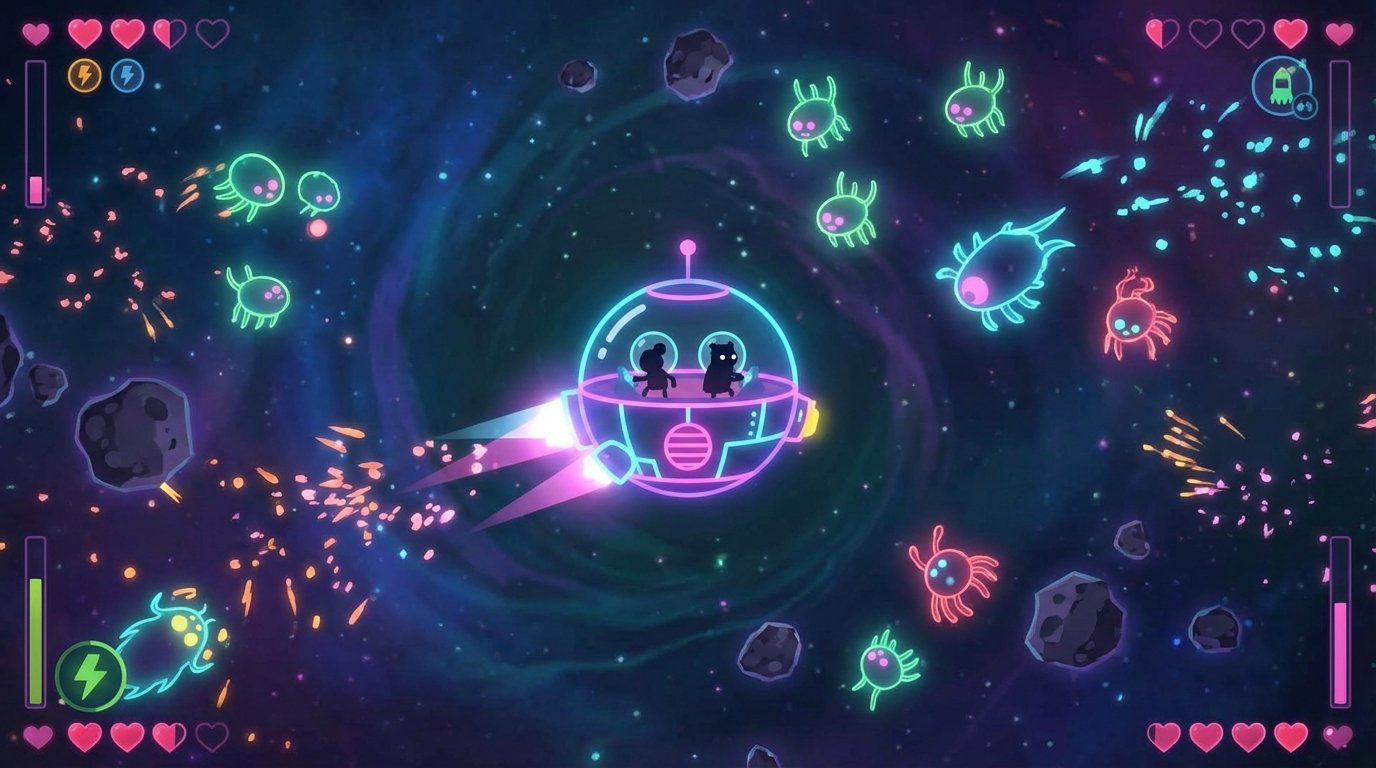Click the empty gauge outline at top-right

click(x=1340, y=135)
